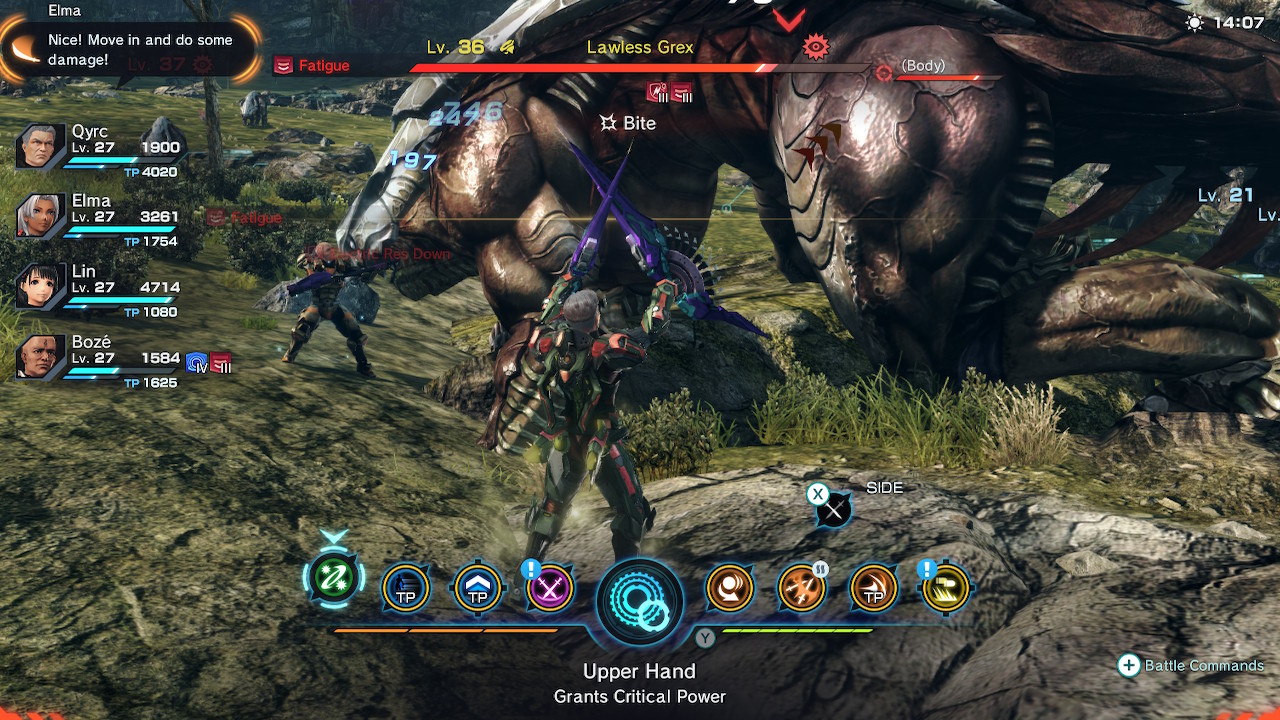
Task: Activate the Upper Hand gear art
Action: 640,601
